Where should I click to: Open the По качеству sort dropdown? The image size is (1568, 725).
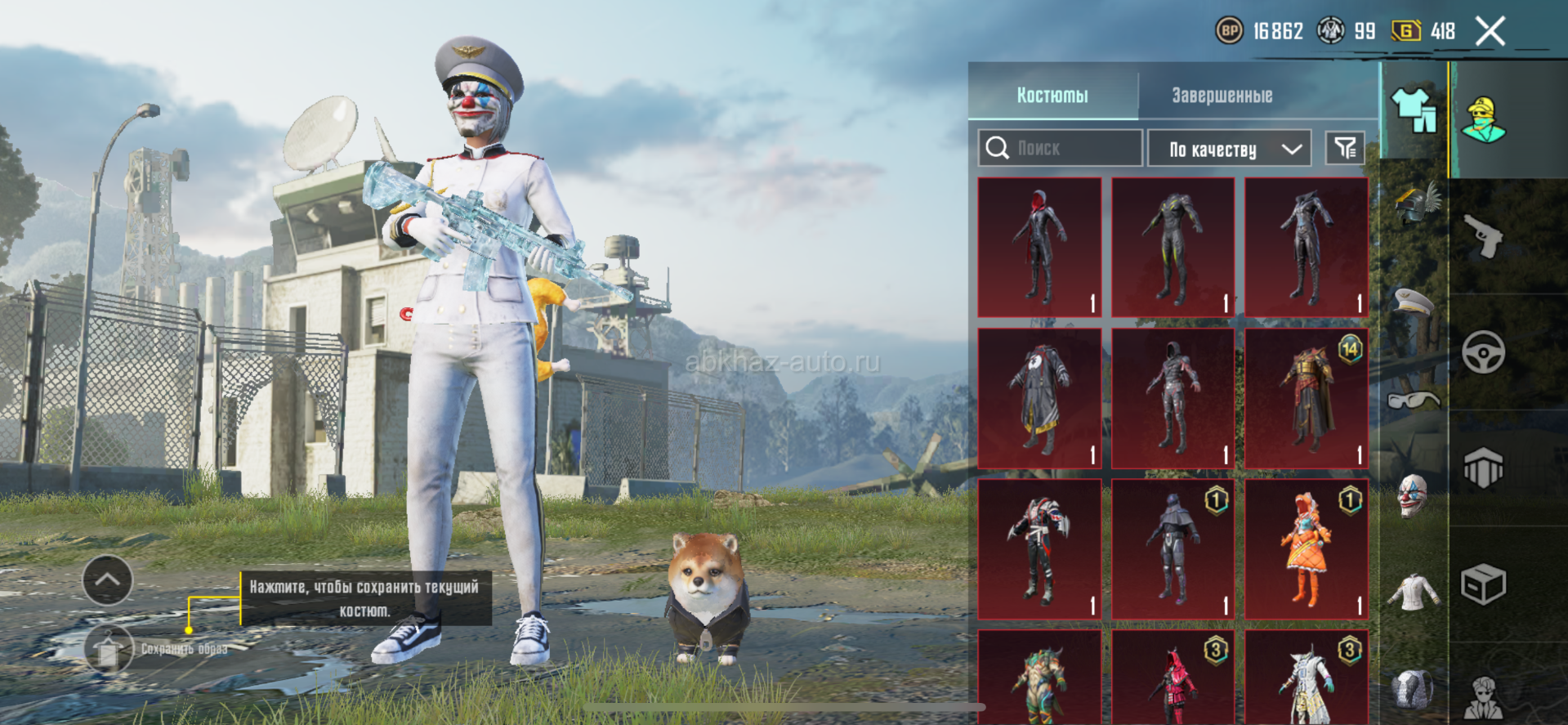pos(1230,149)
